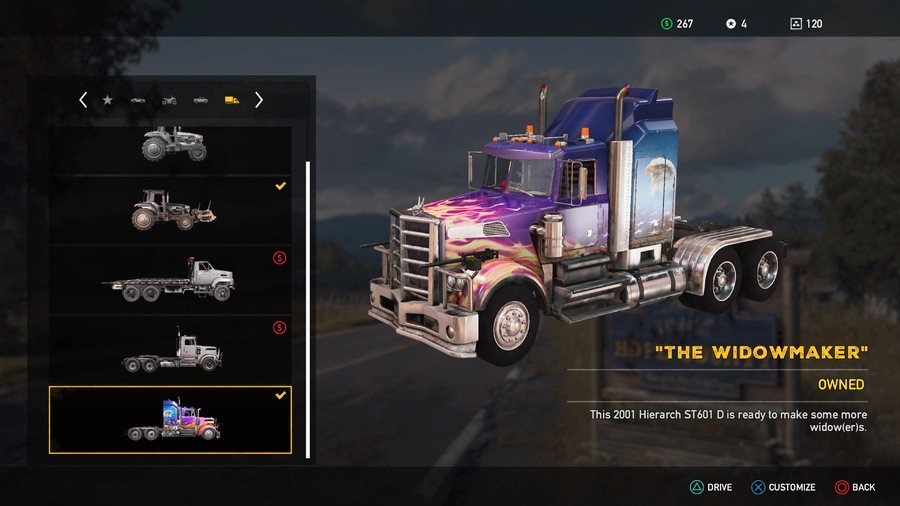Viewport: 900px width, 506px height.
Task: Select the purple Widowmaker truck entry
Action: 170,420
